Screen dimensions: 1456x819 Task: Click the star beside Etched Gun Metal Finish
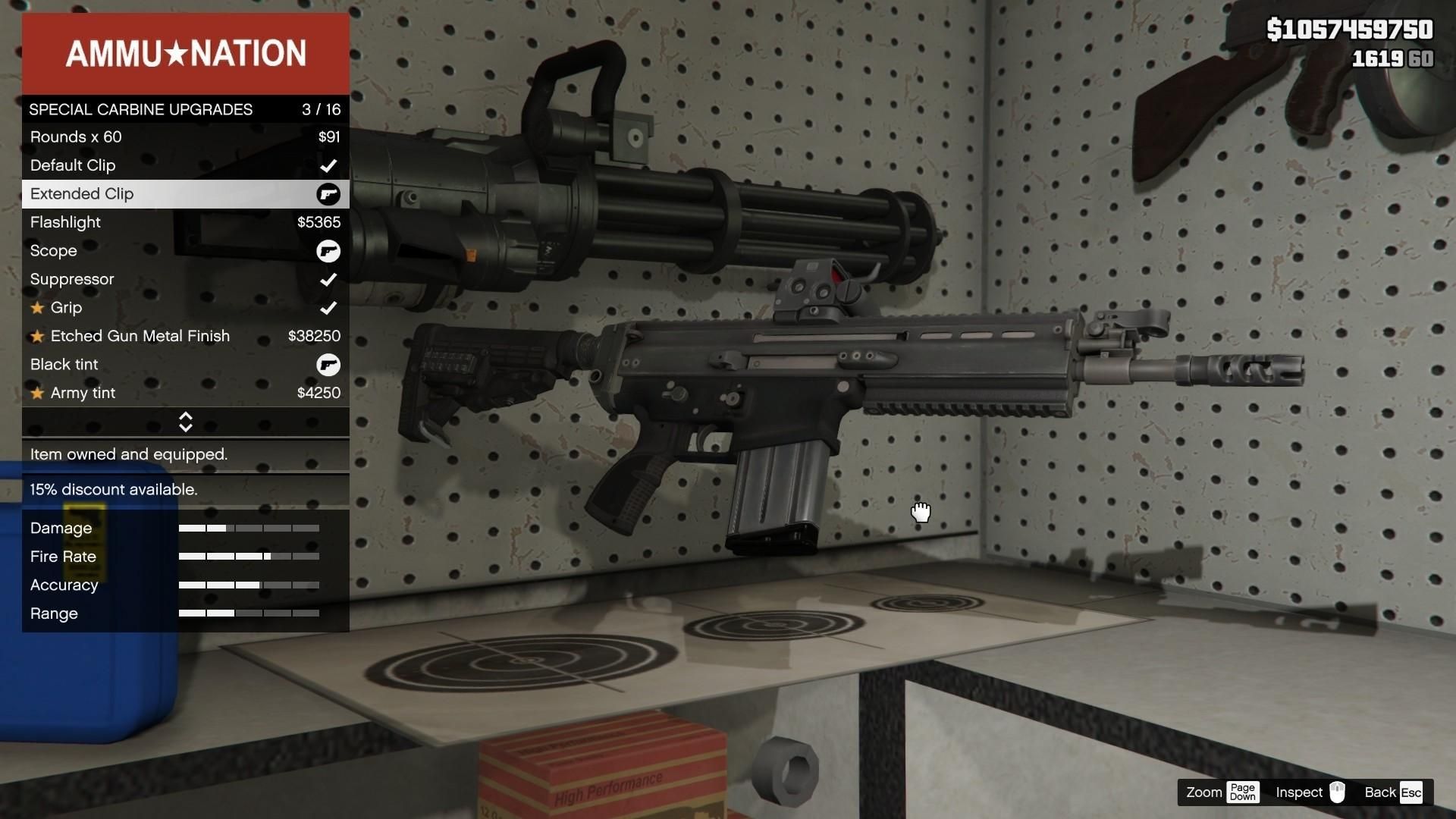[36, 336]
